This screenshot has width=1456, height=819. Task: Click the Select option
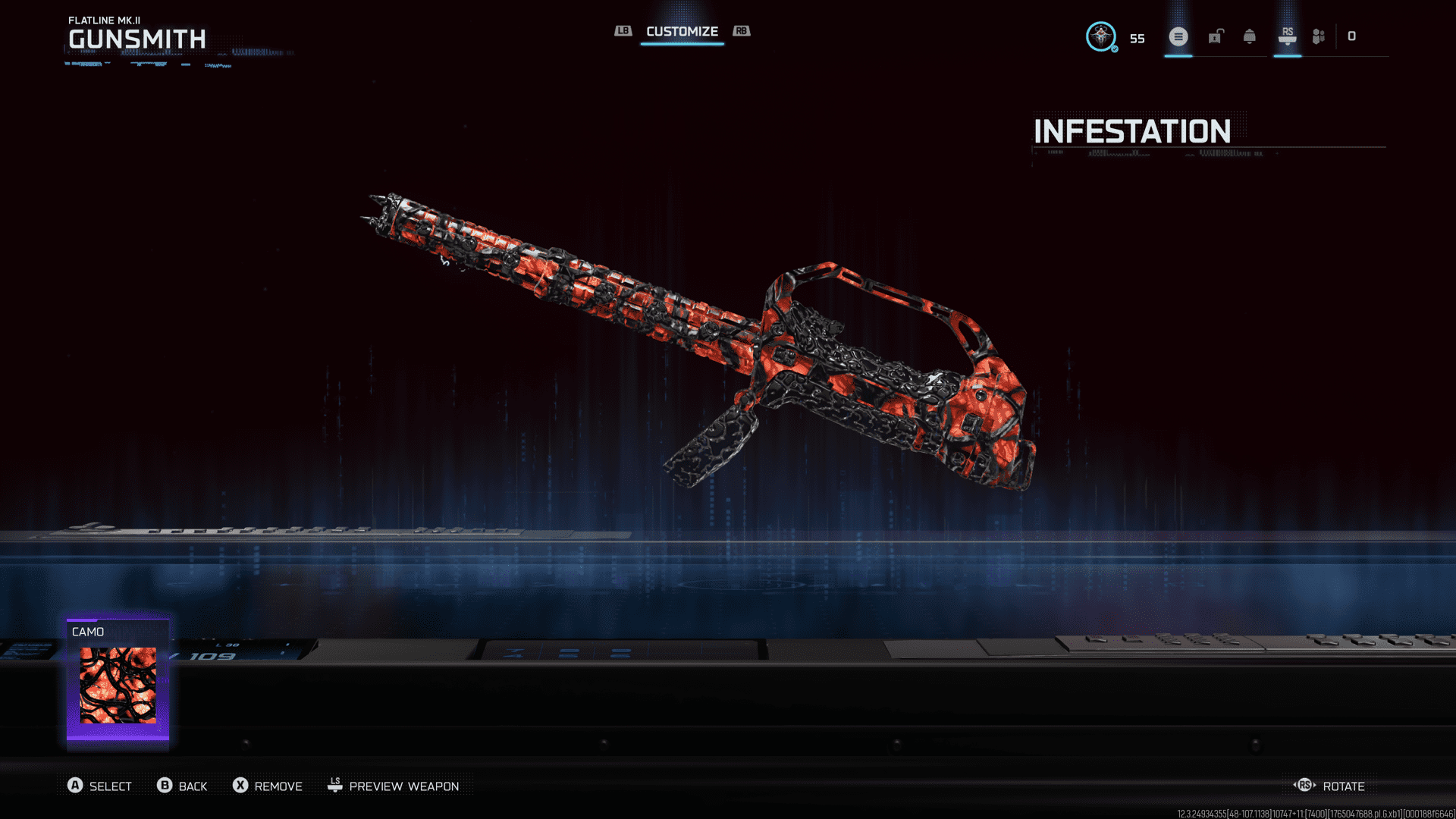pyautogui.click(x=99, y=786)
